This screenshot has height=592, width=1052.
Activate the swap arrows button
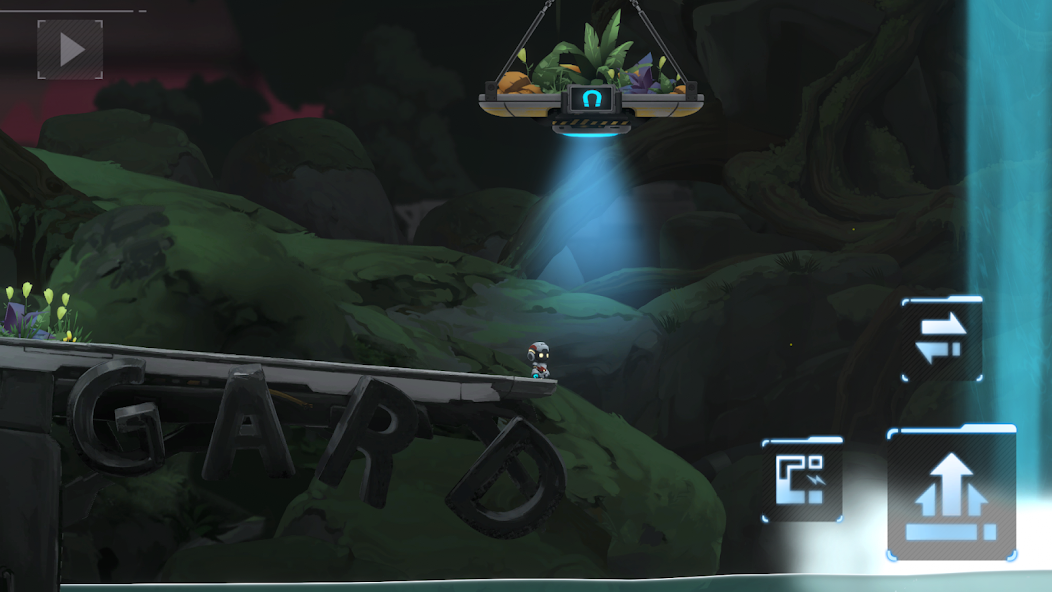941,339
